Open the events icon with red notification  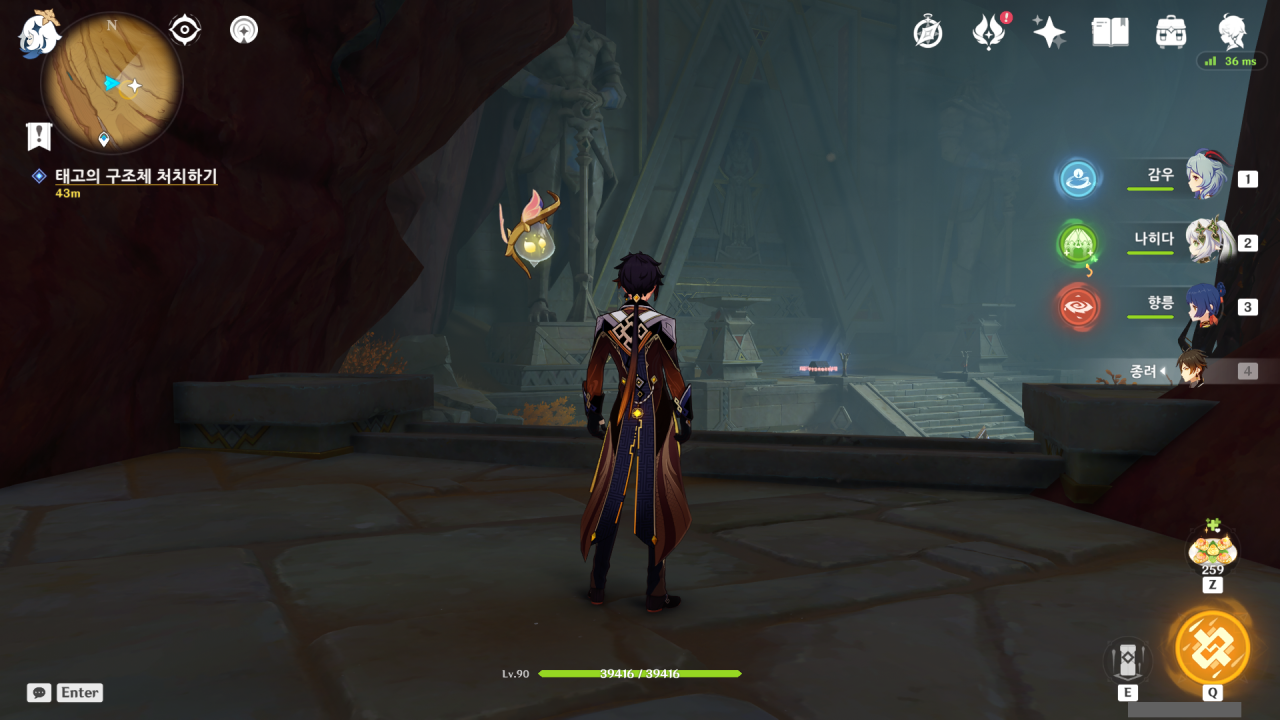pos(989,32)
